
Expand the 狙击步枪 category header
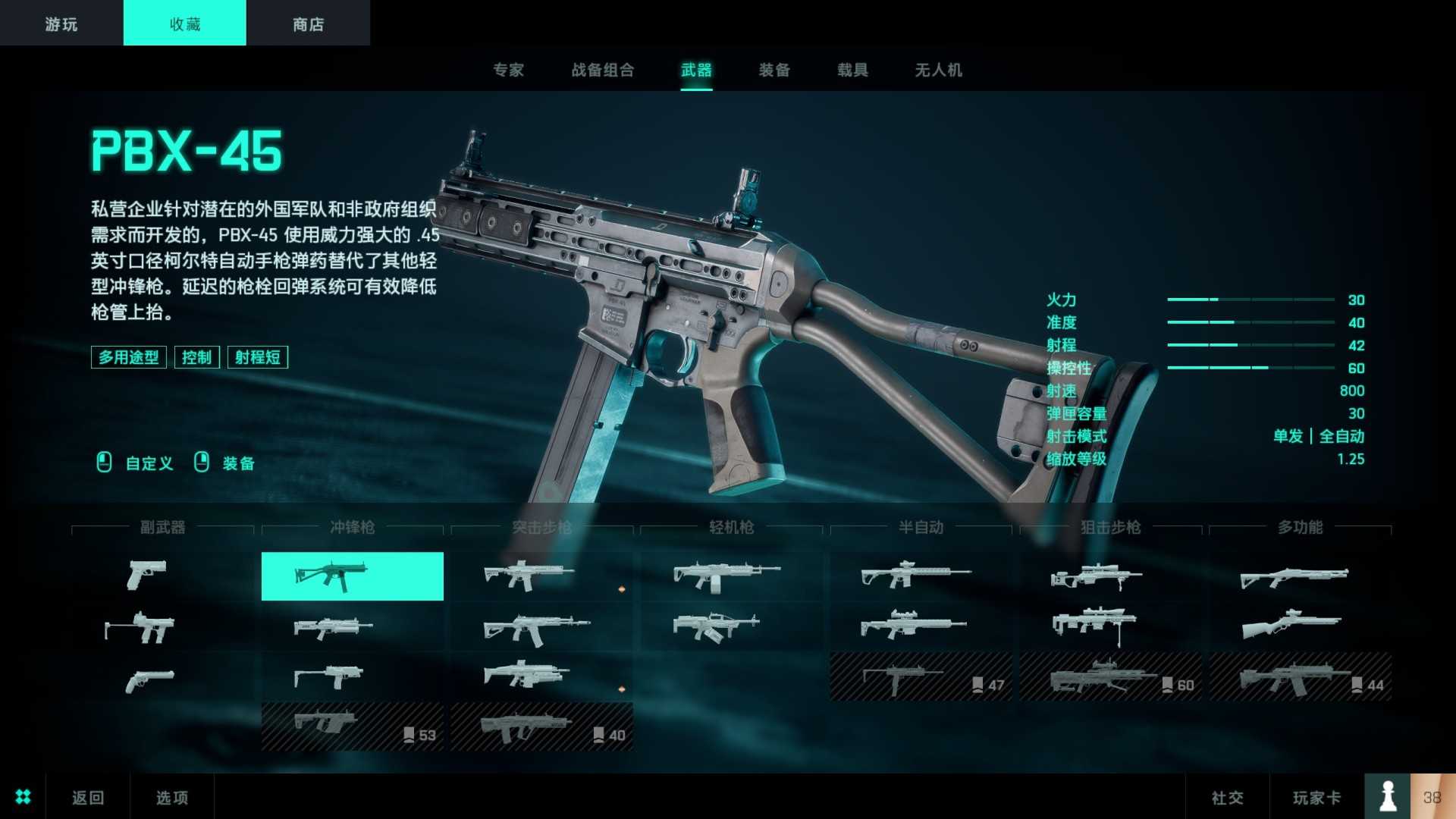1110,528
